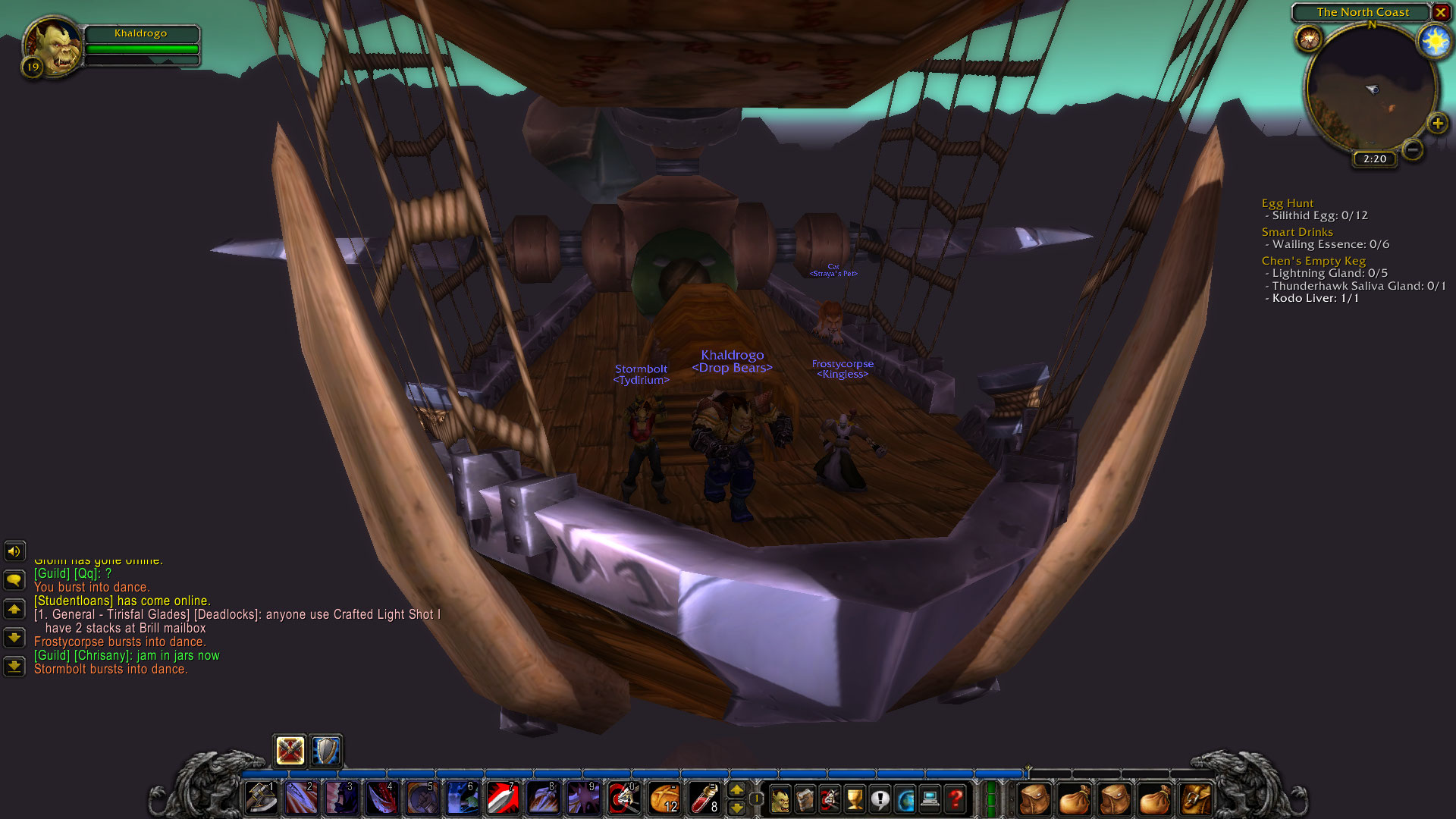The width and height of the screenshot is (1456, 819).
Task: Open the Talents panel
Action: tap(828, 798)
